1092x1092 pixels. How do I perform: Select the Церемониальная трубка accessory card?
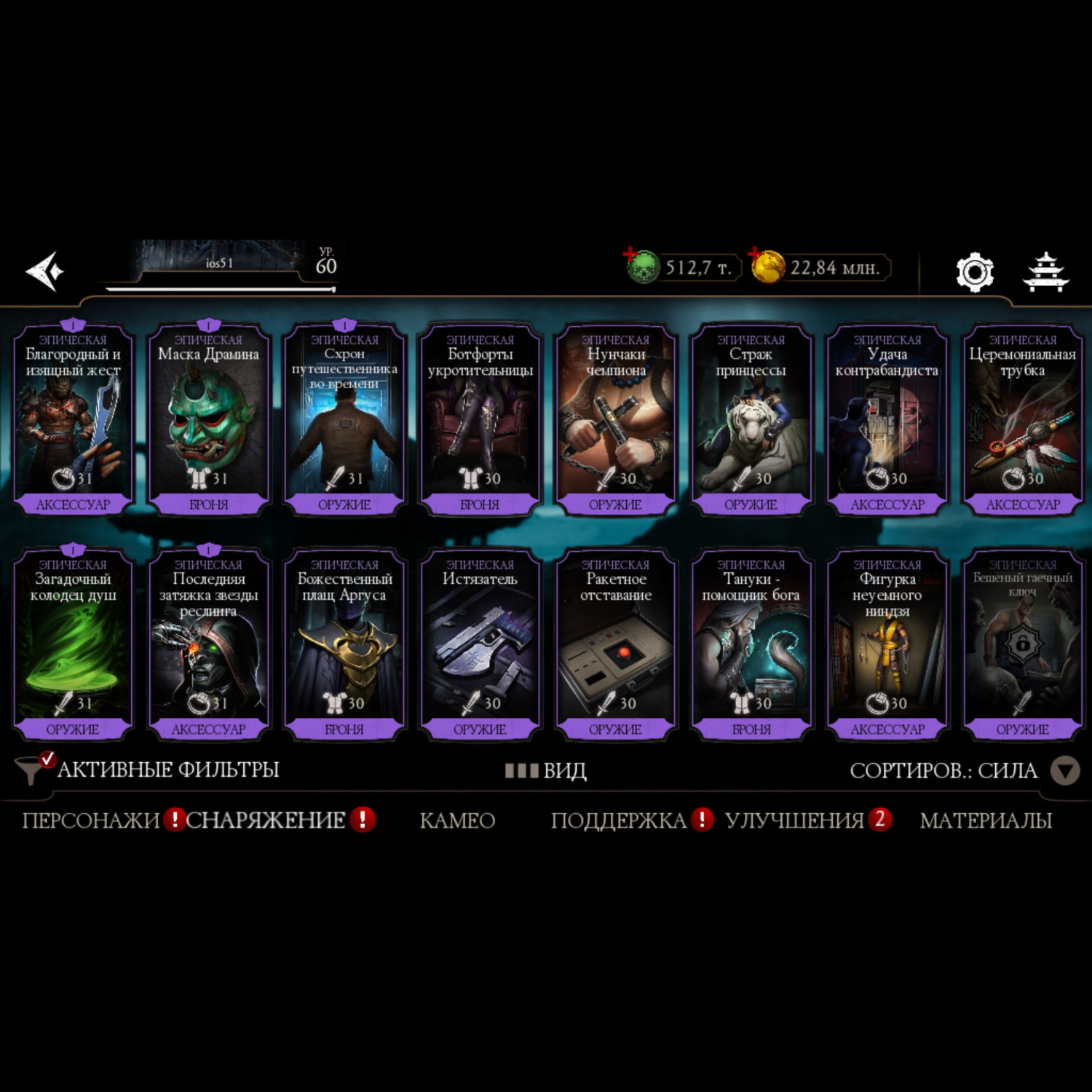pos(1022,419)
